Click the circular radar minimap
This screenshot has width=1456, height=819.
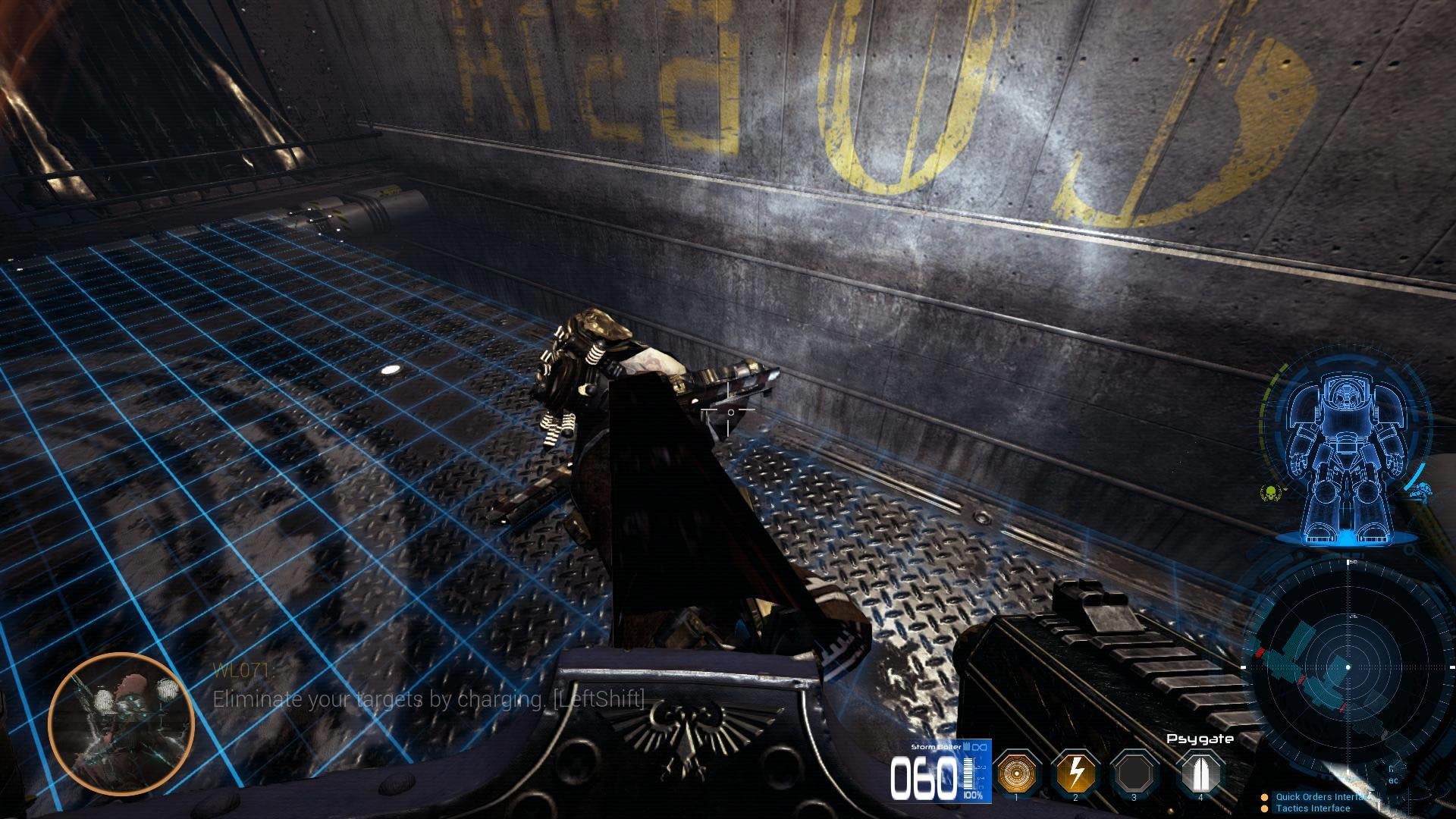pos(1348,667)
